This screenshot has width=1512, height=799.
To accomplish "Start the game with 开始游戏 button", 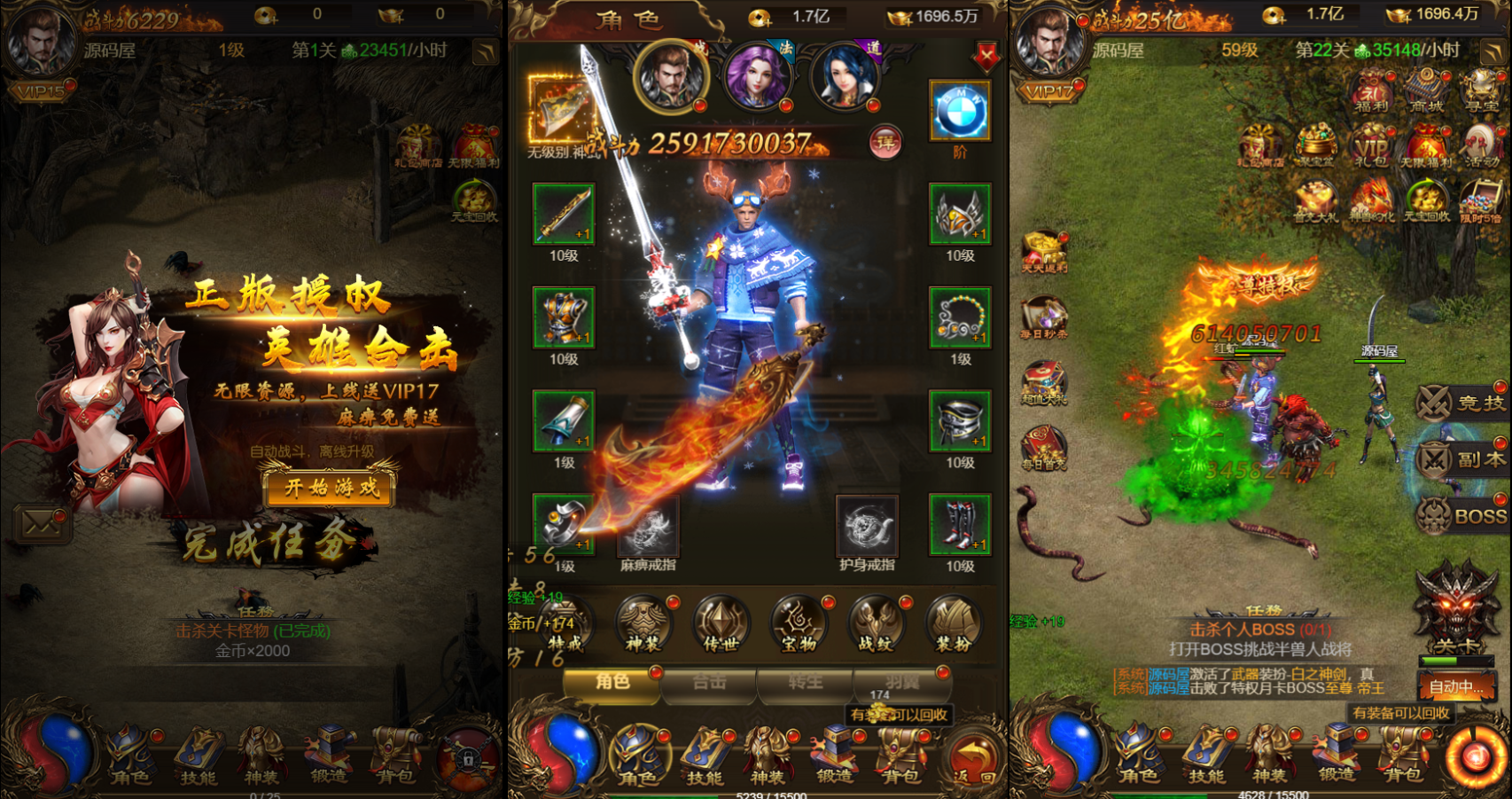I will [330, 487].
